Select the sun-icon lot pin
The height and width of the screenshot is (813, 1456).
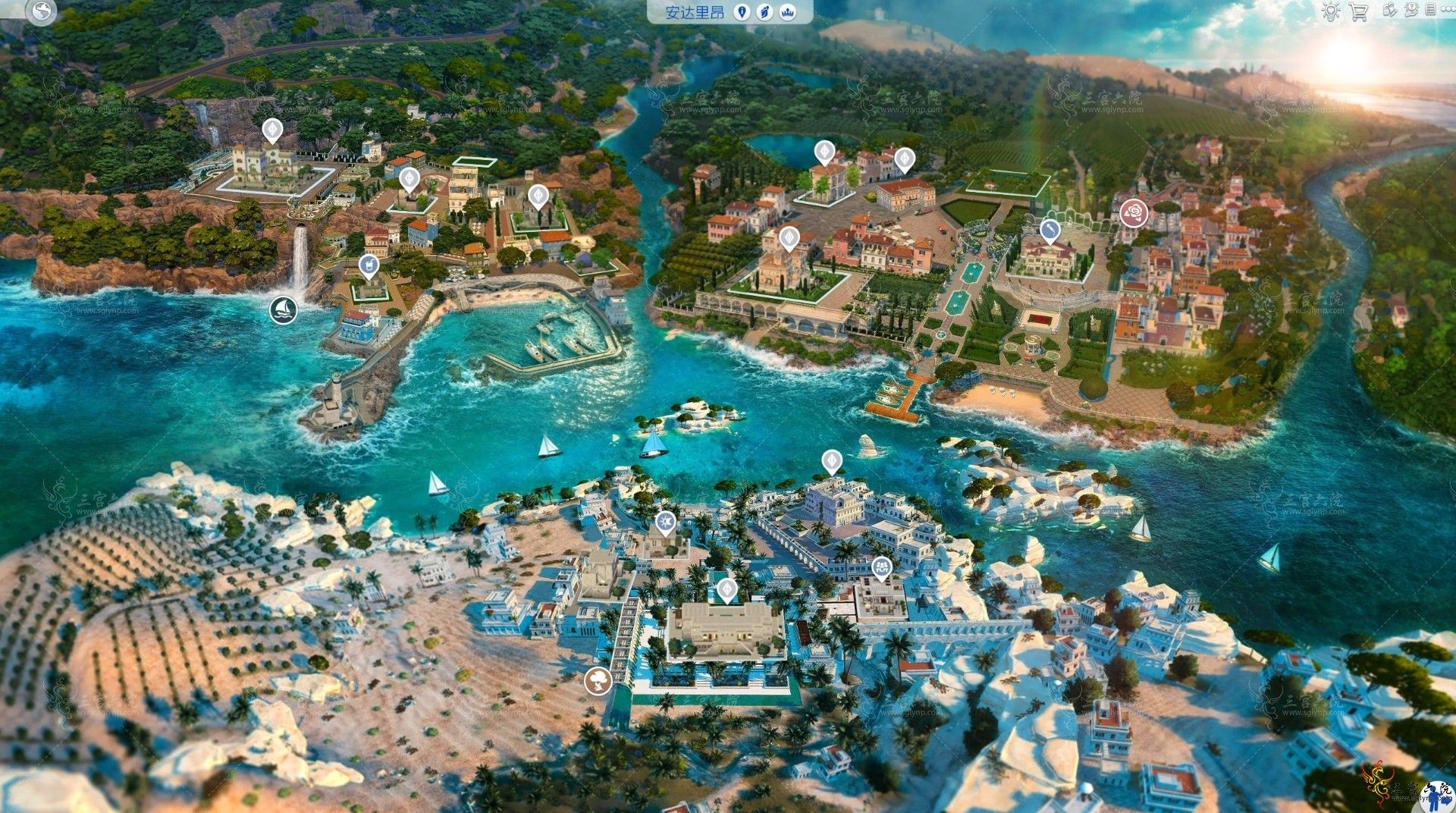pyautogui.click(x=665, y=523)
